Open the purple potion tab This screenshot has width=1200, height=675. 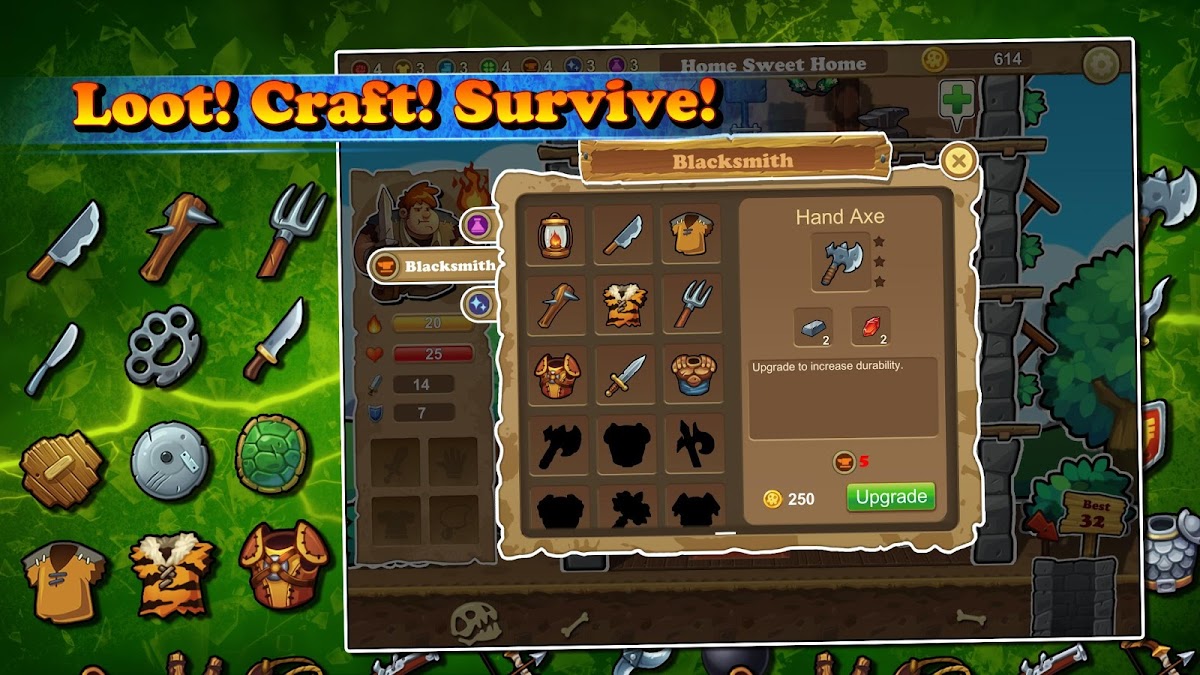[479, 225]
